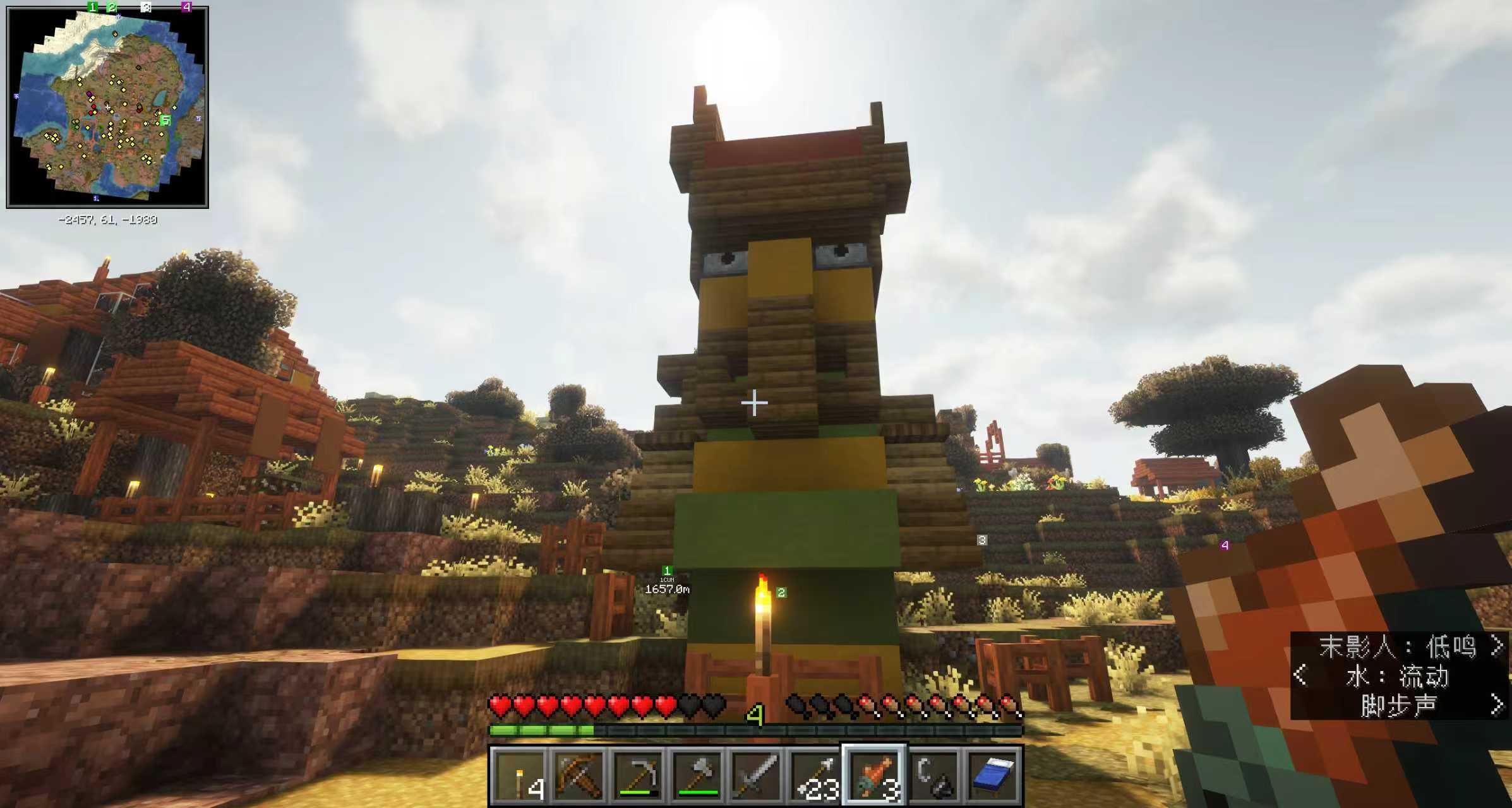Click the minimap in the corner
Viewport: 1512px width, 808px height.
pos(107,107)
